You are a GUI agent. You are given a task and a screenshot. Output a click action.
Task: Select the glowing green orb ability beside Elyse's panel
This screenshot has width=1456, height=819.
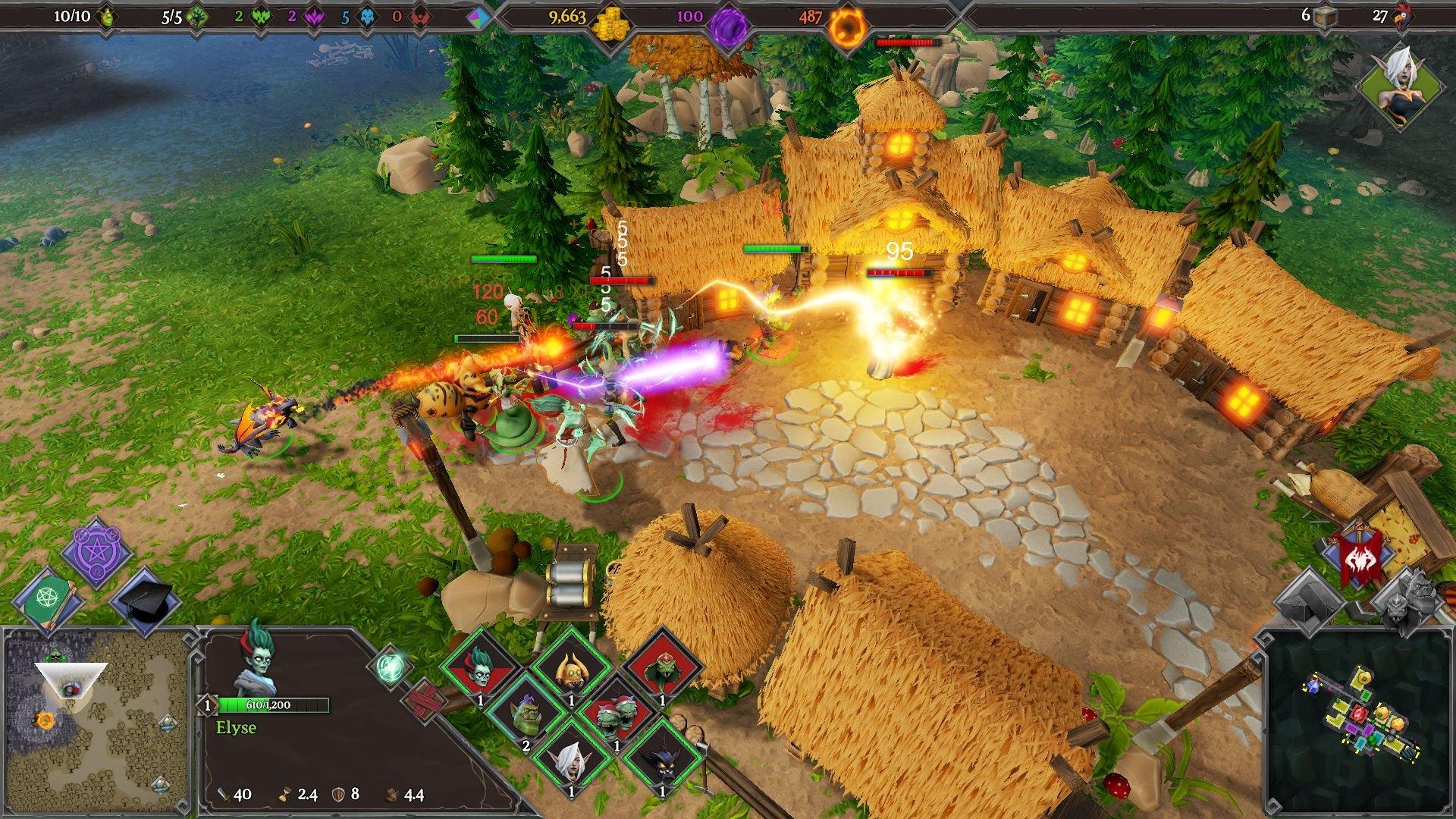pyautogui.click(x=391, y=666)
